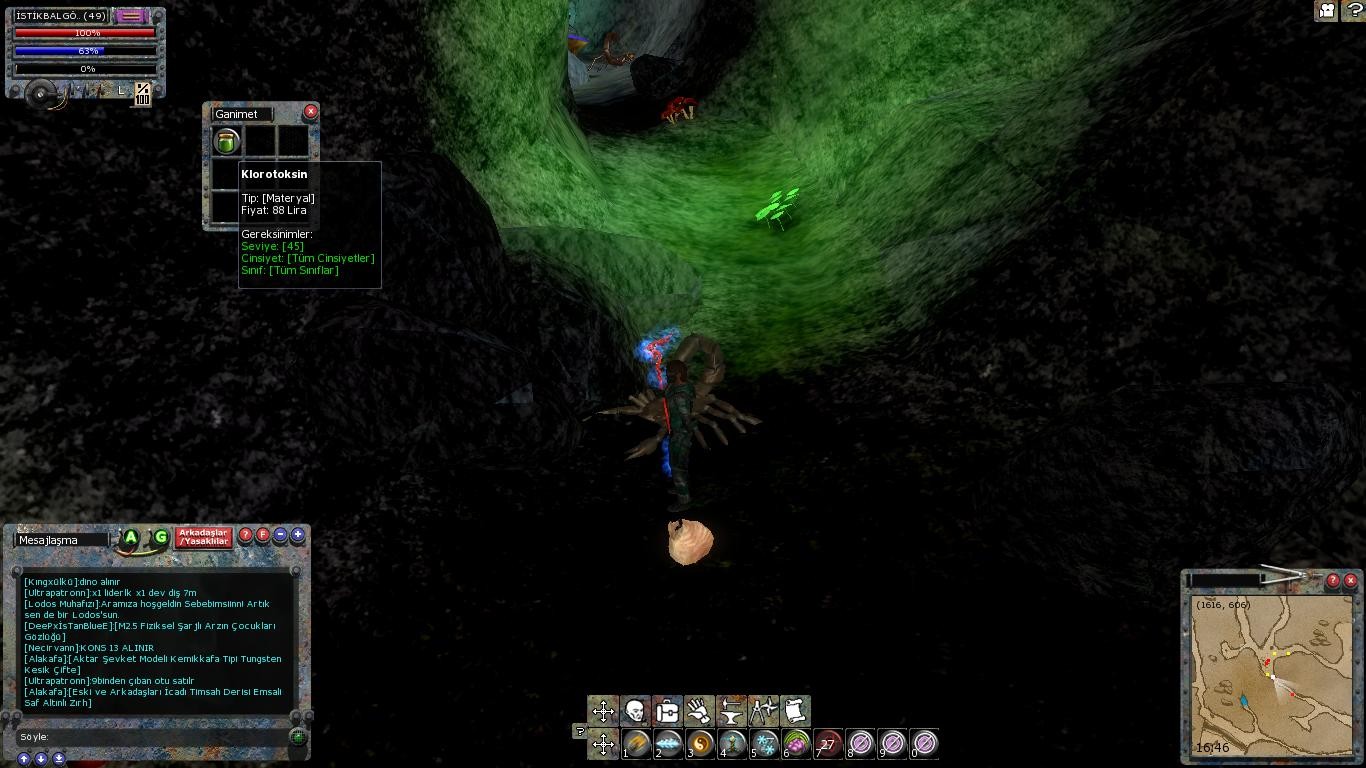Open Arkadaşlar/Yasaklılar friends list
The width and height of the screenshot is (1366, 768).
[x=204, y=538]
